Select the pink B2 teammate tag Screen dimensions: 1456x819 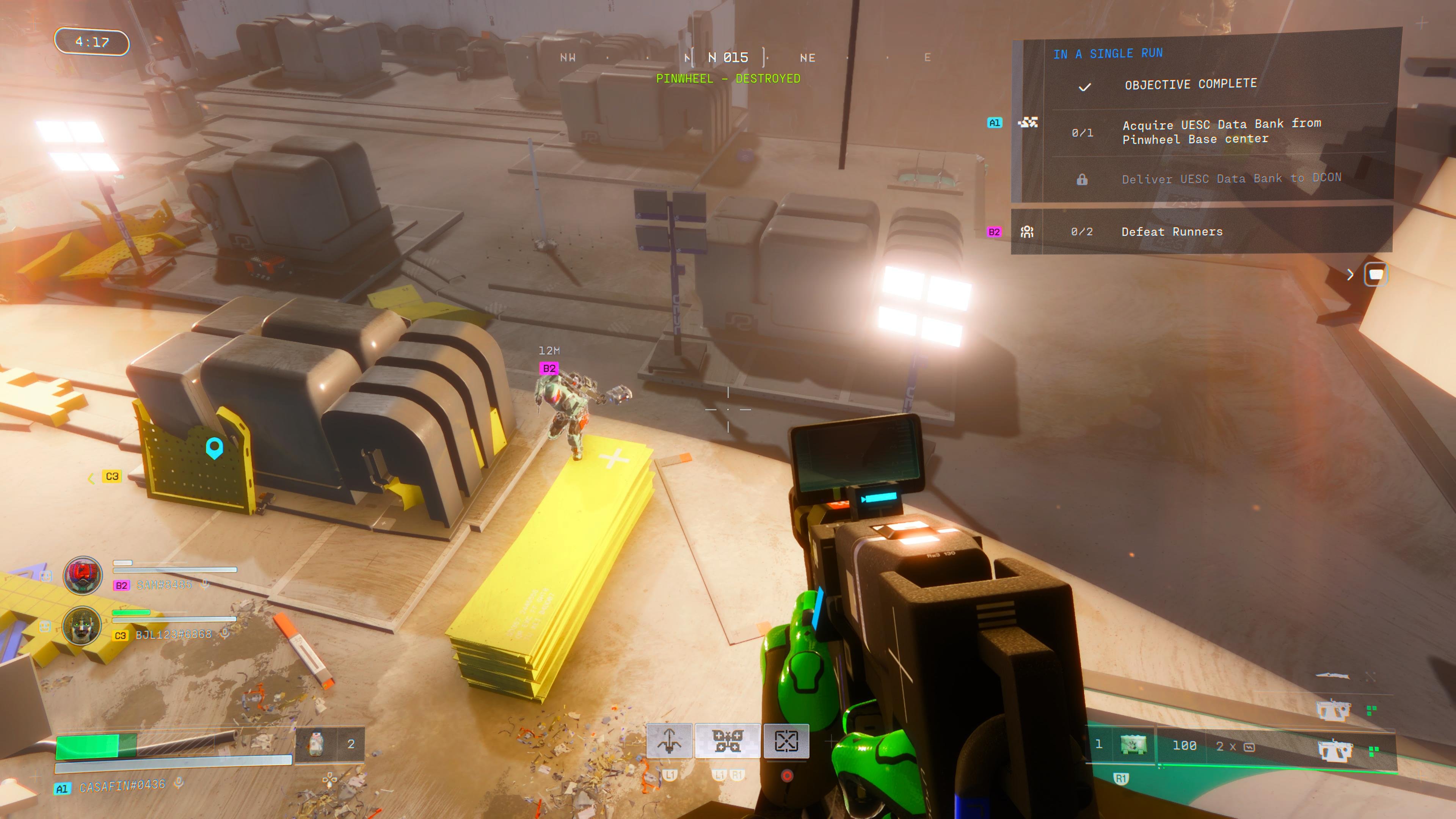549,369
